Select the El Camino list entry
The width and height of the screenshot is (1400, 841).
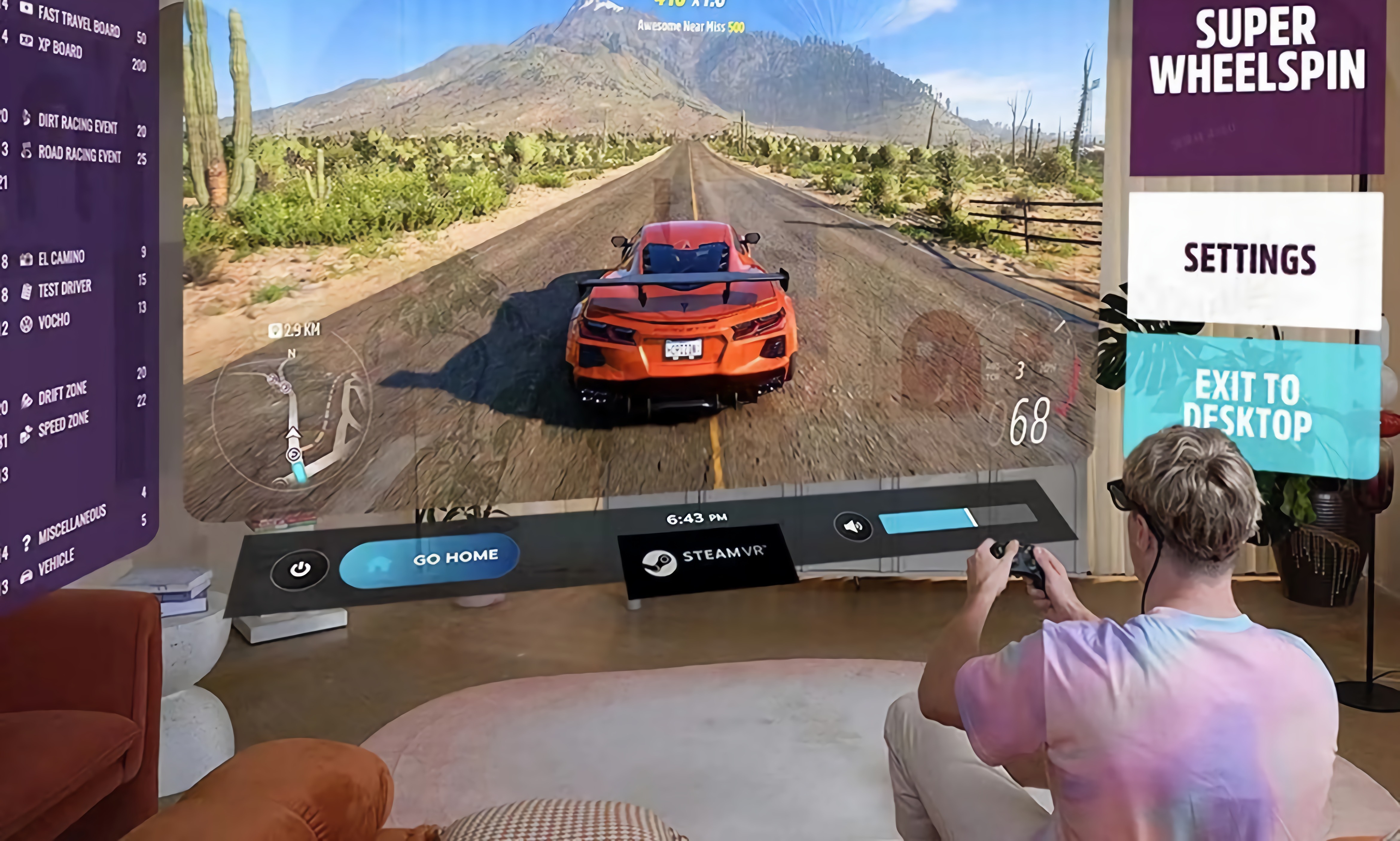click(x=61, y=258)
